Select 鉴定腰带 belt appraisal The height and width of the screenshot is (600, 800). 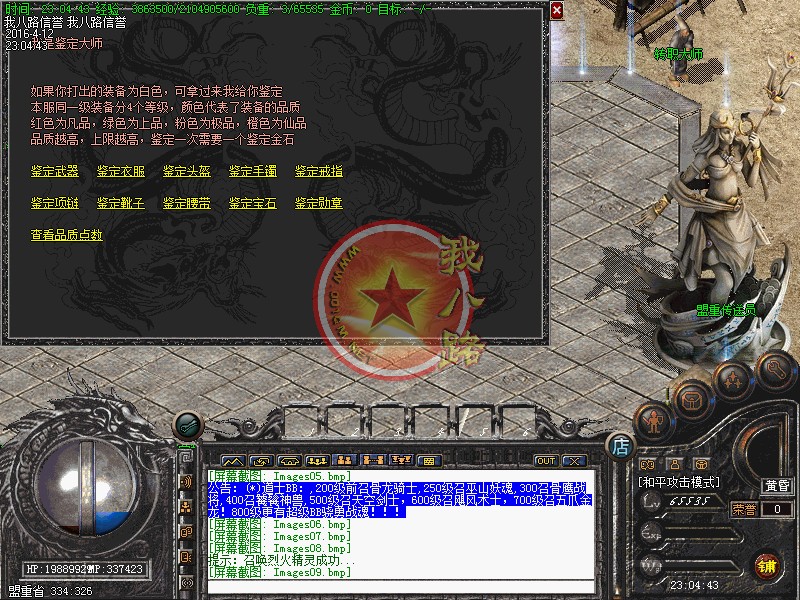coord(186,203)
